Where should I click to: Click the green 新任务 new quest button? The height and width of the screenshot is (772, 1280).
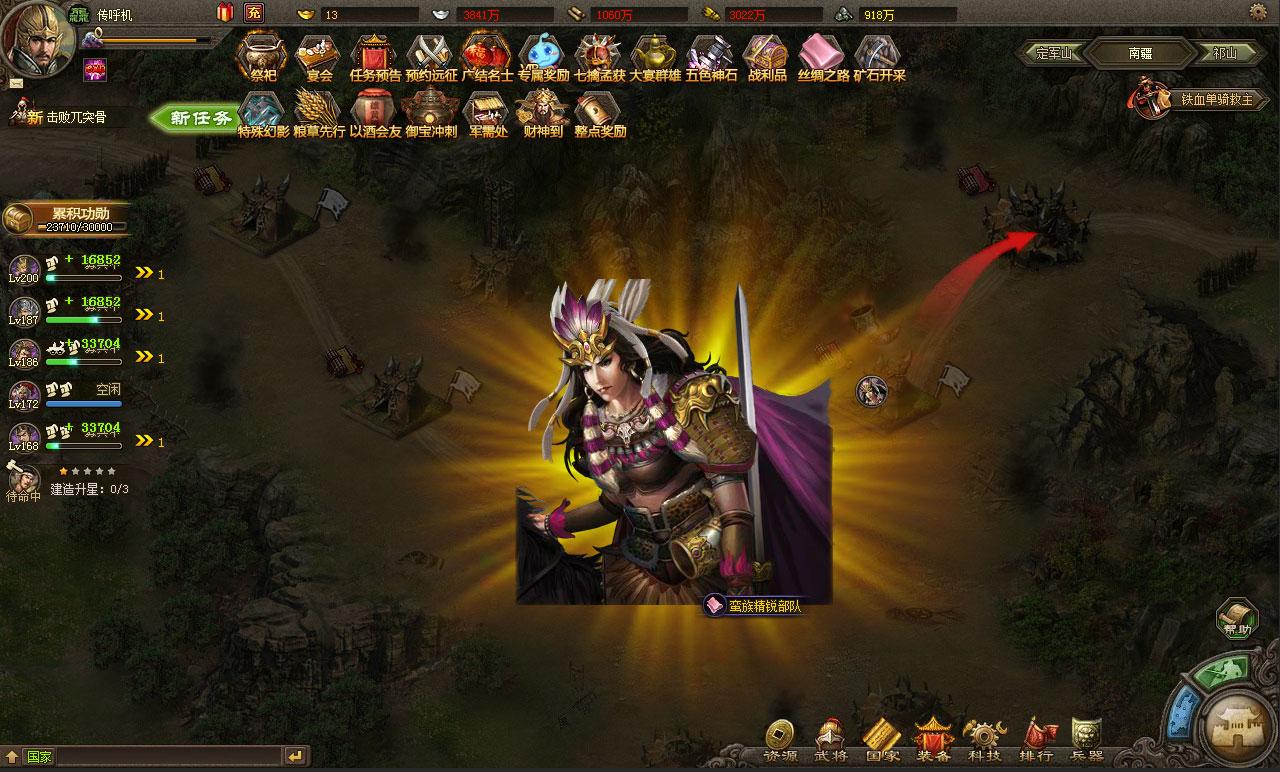(x=197, y=118)
